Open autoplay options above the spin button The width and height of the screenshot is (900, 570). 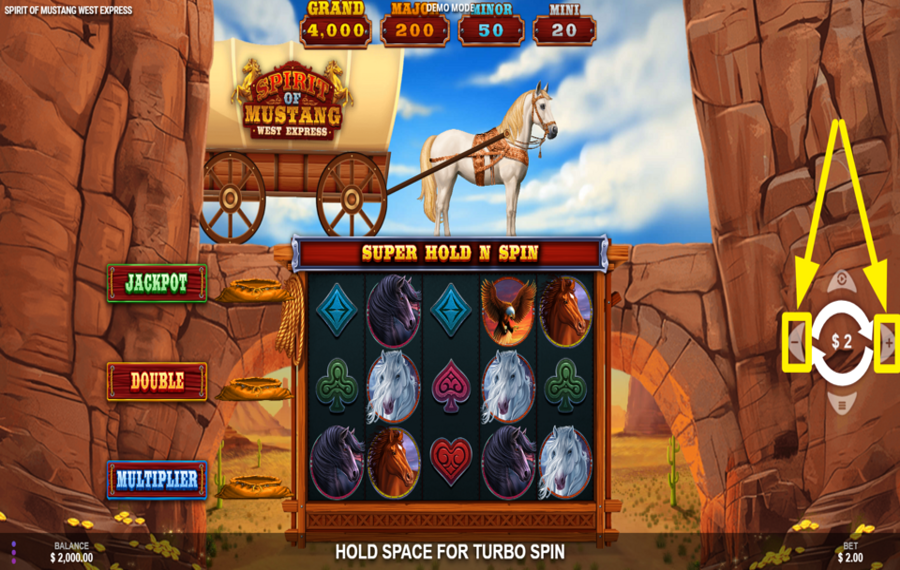(841, 281)
